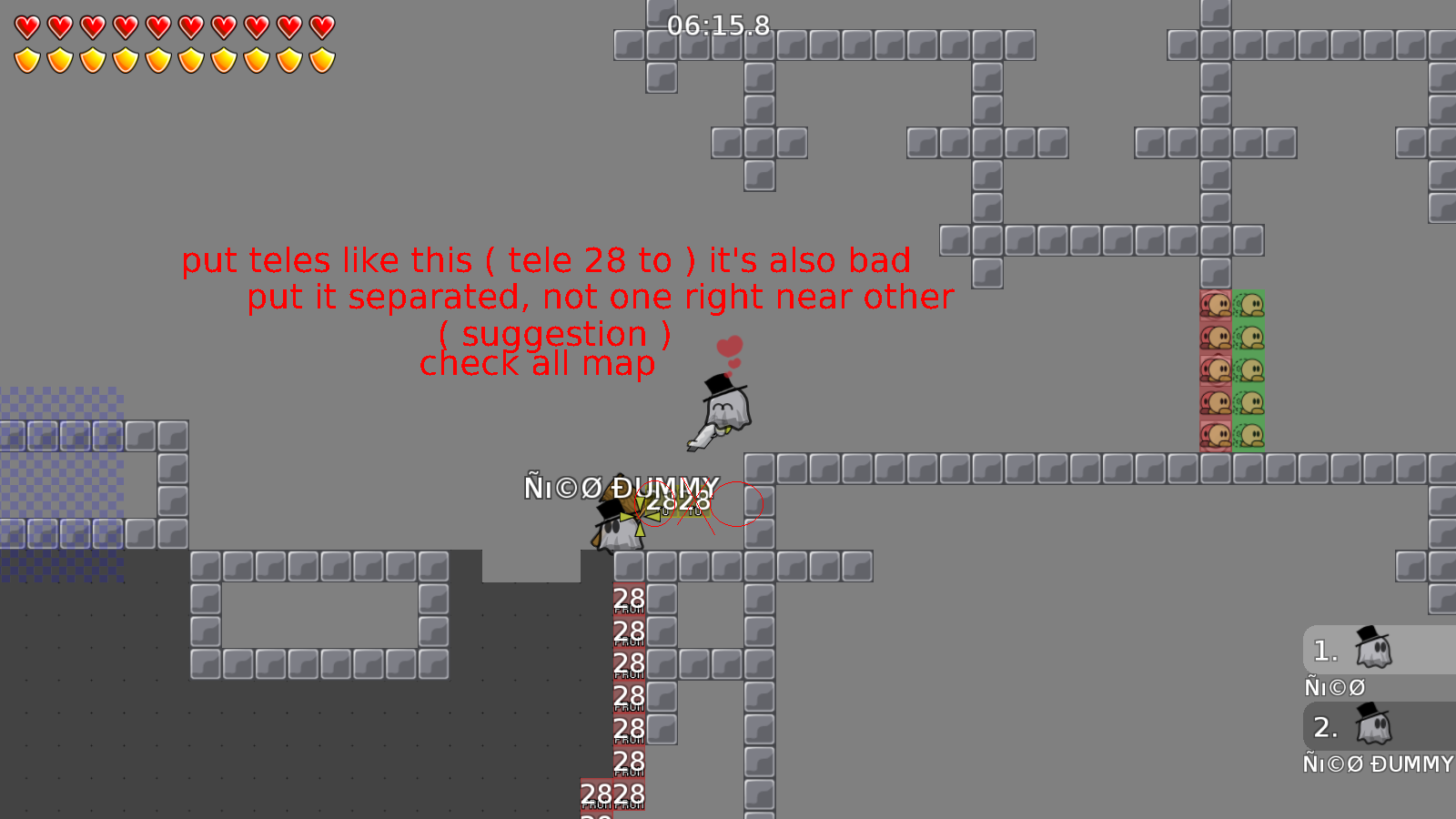Click the red text line 'check all map'
This screenshot has width=1456, height=819.
[x=536, y=364]
